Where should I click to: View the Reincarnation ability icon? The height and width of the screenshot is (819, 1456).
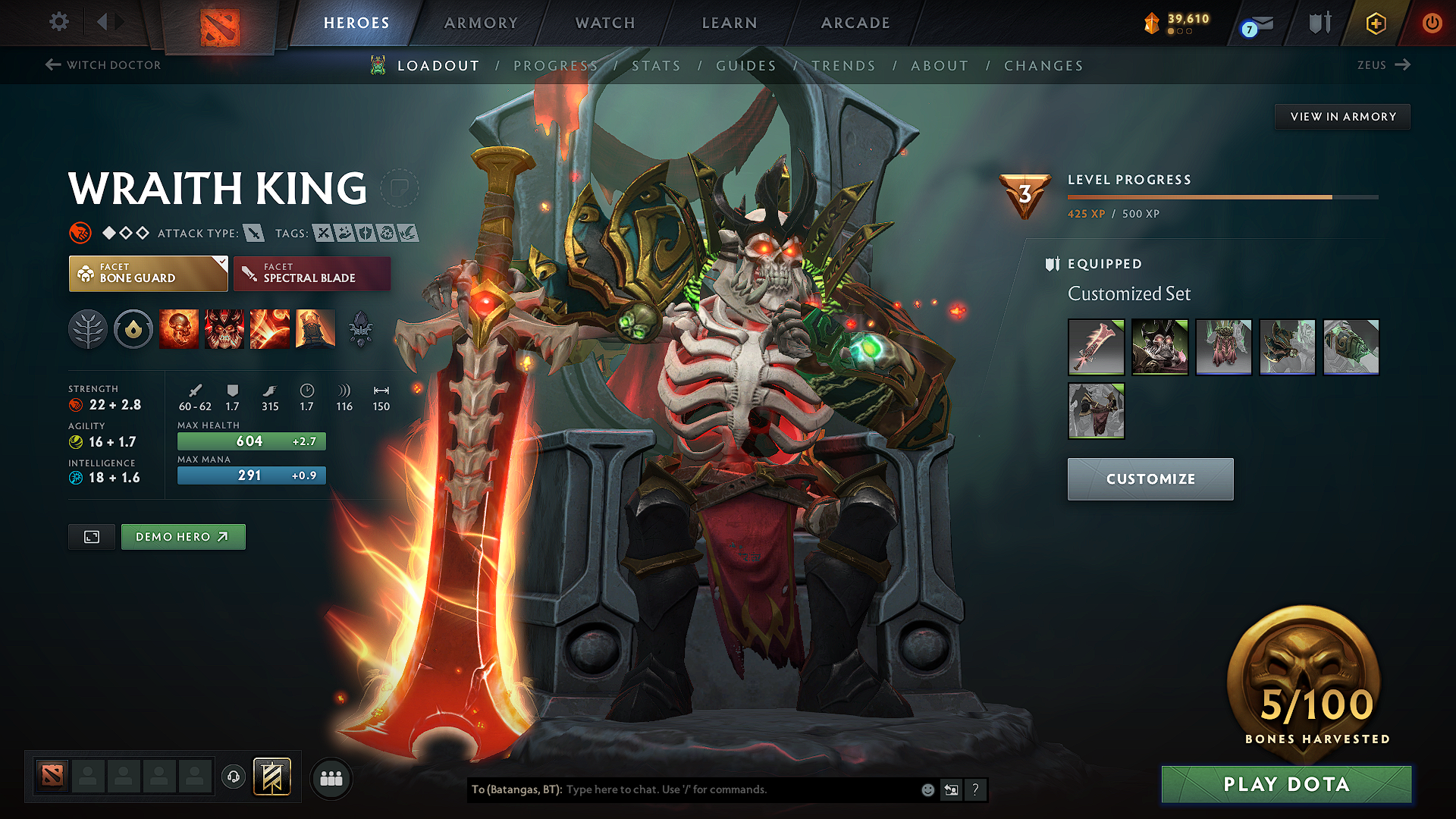point(315,328)
